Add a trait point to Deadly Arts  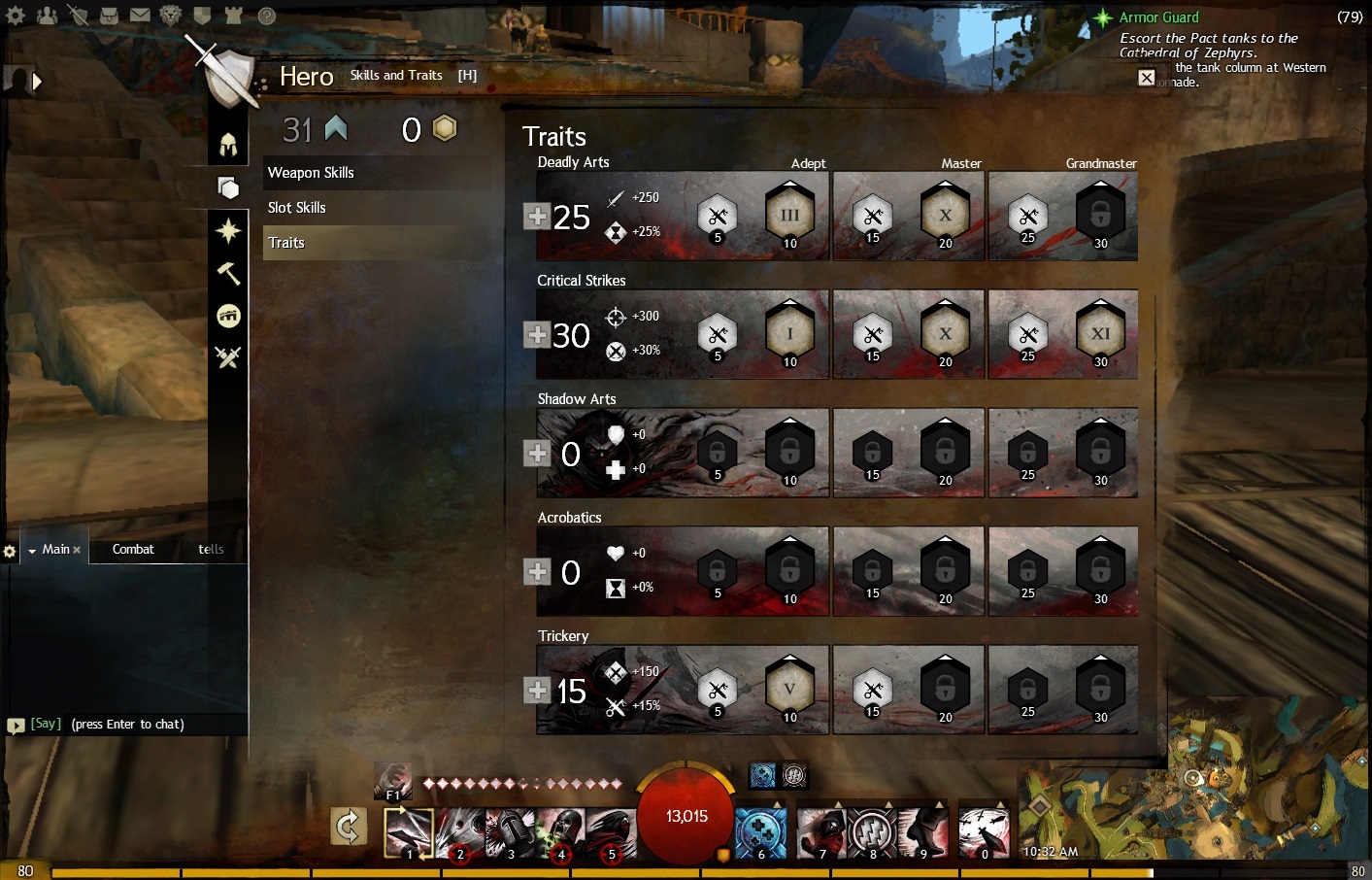[537, 216]
